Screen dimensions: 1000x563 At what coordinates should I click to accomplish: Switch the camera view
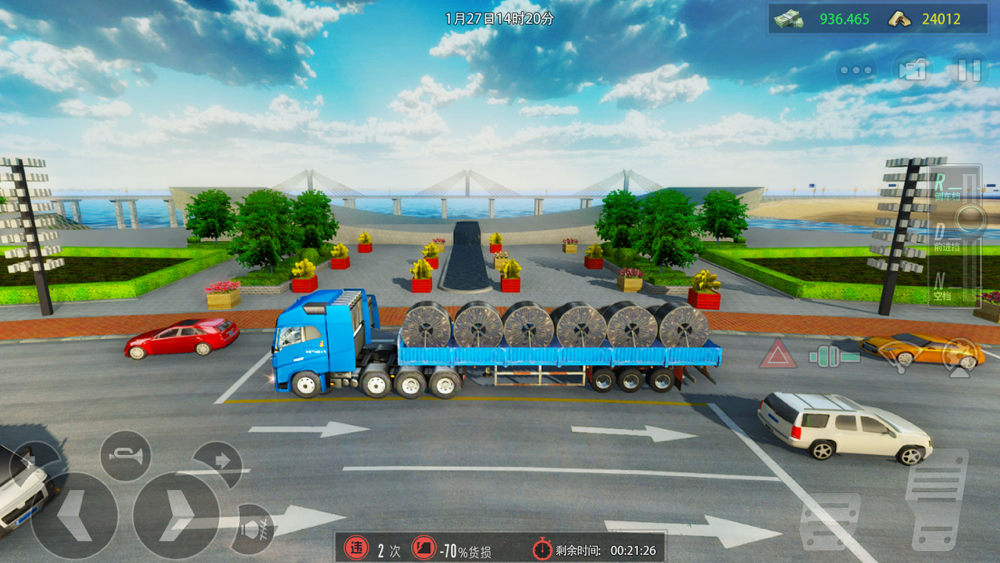tap(911, 70)
